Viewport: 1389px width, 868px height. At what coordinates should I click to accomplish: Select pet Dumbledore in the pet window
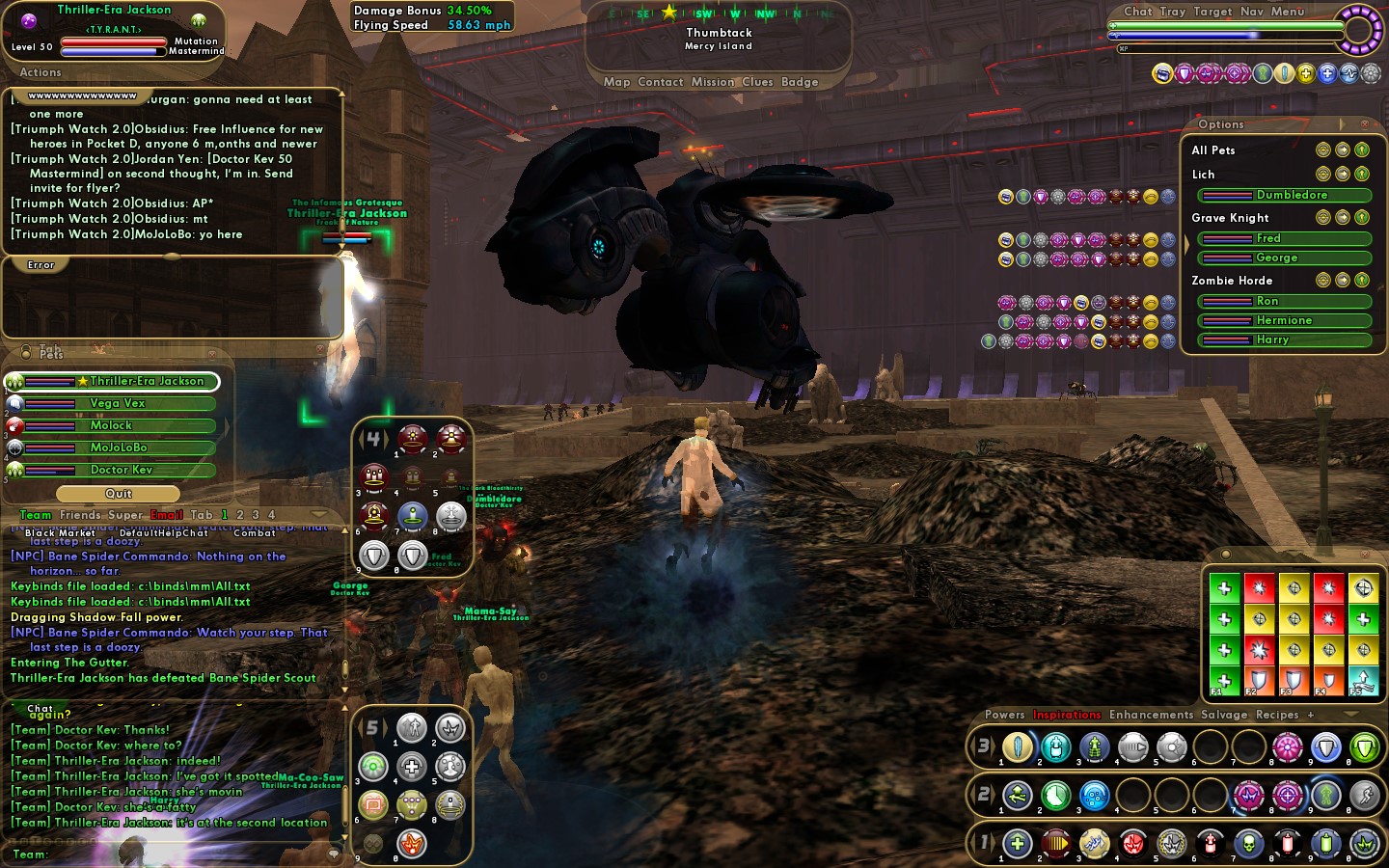point(1291,195)
